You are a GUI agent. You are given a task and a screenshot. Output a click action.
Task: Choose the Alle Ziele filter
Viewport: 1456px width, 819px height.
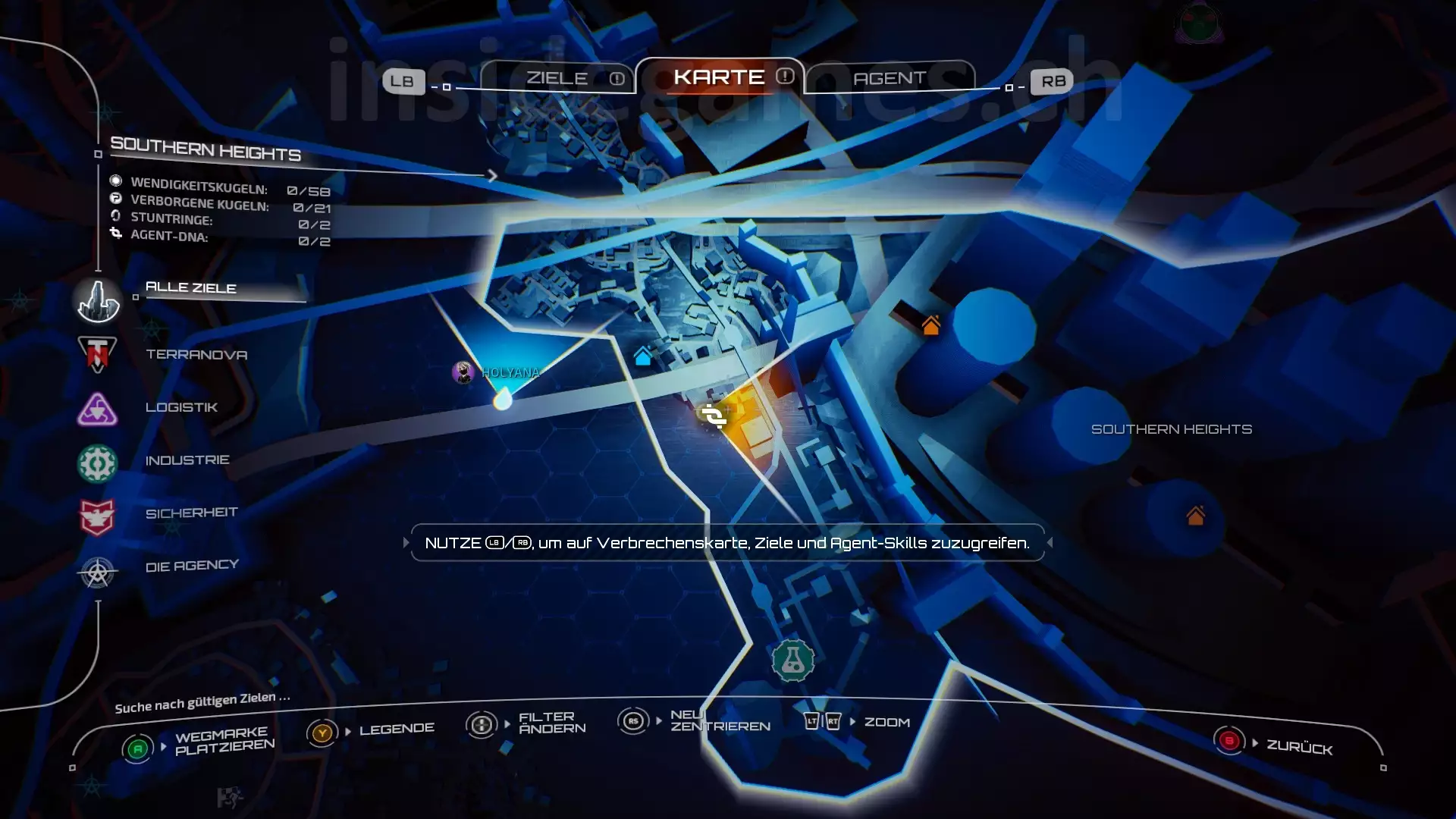190,288
